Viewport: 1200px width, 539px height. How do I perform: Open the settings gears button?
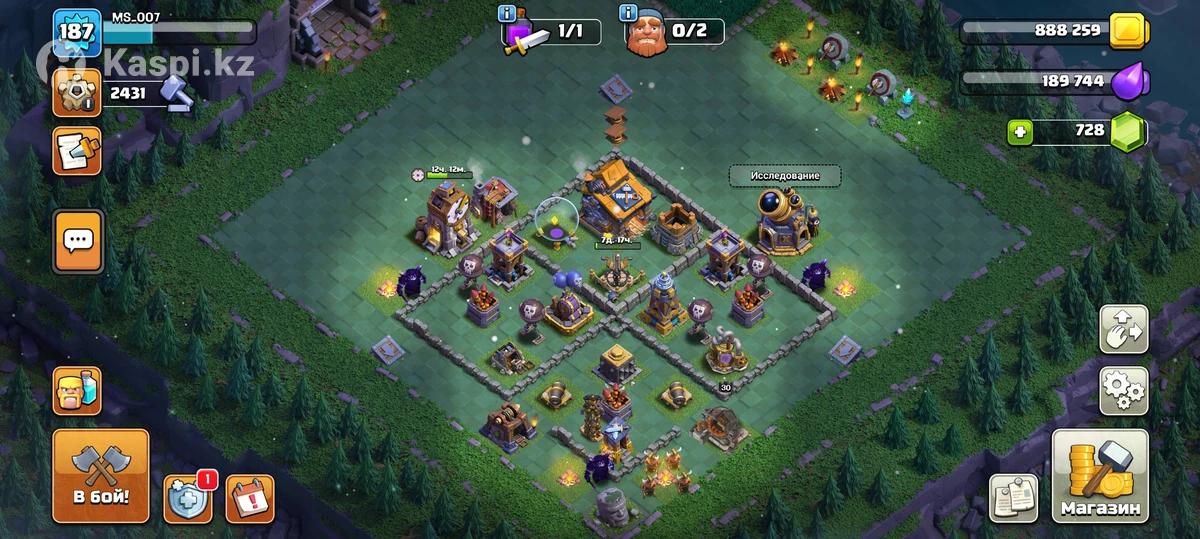tap(1123, 390)
